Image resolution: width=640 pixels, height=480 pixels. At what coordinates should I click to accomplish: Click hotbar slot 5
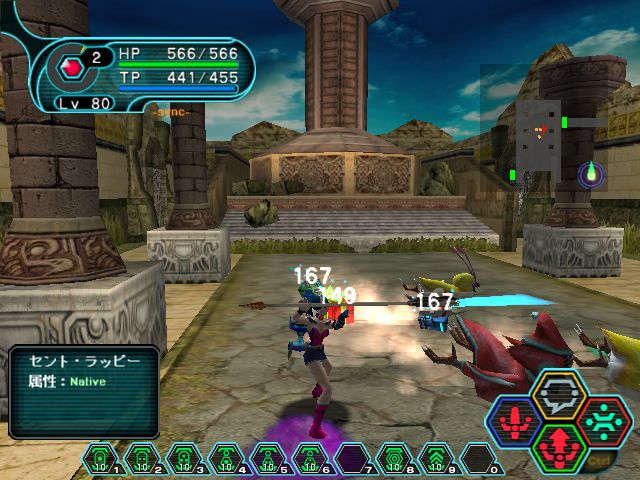[269, 460]
